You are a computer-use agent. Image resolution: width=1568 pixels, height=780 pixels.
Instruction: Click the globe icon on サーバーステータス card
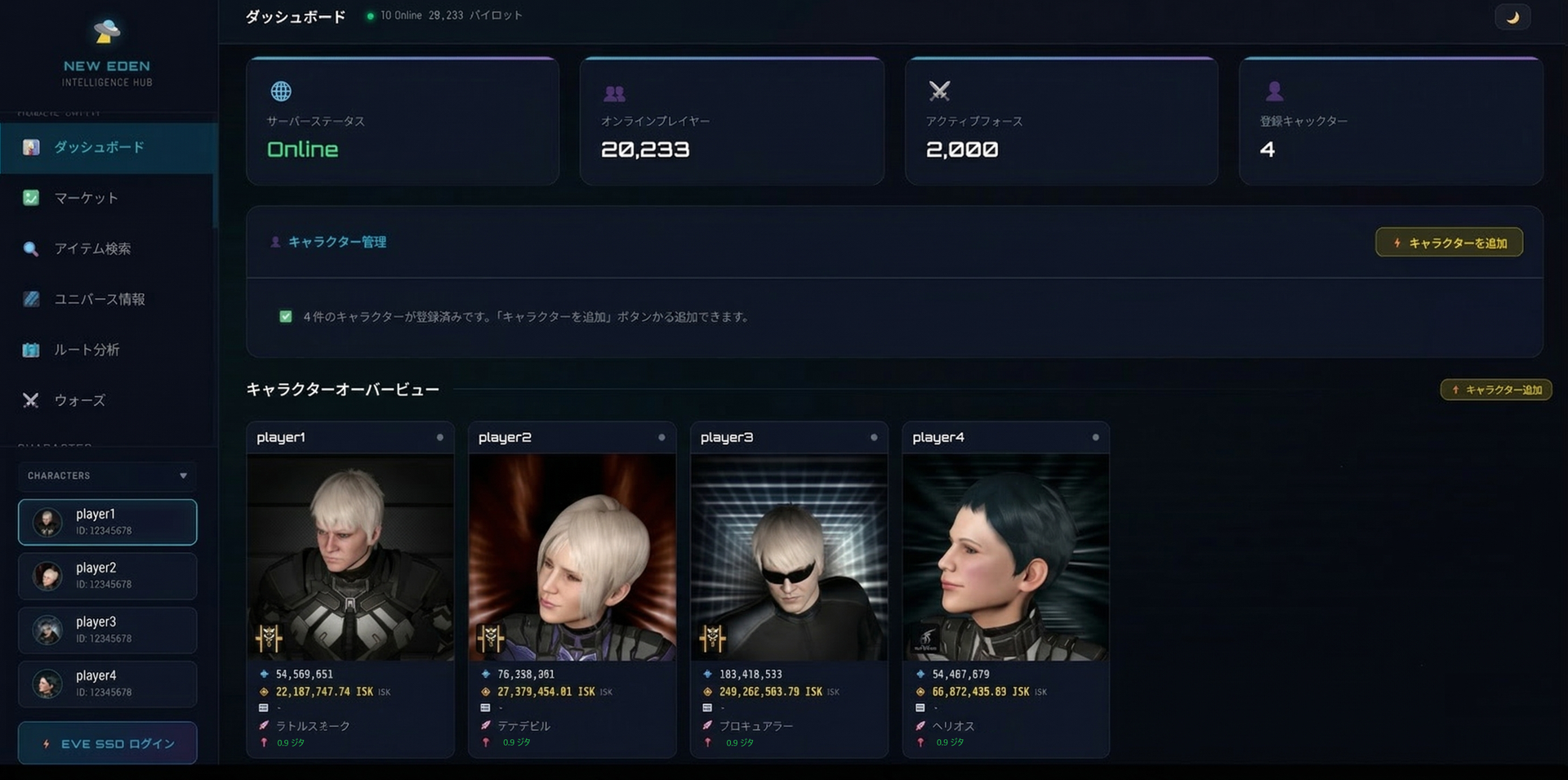tap(281, 91)
